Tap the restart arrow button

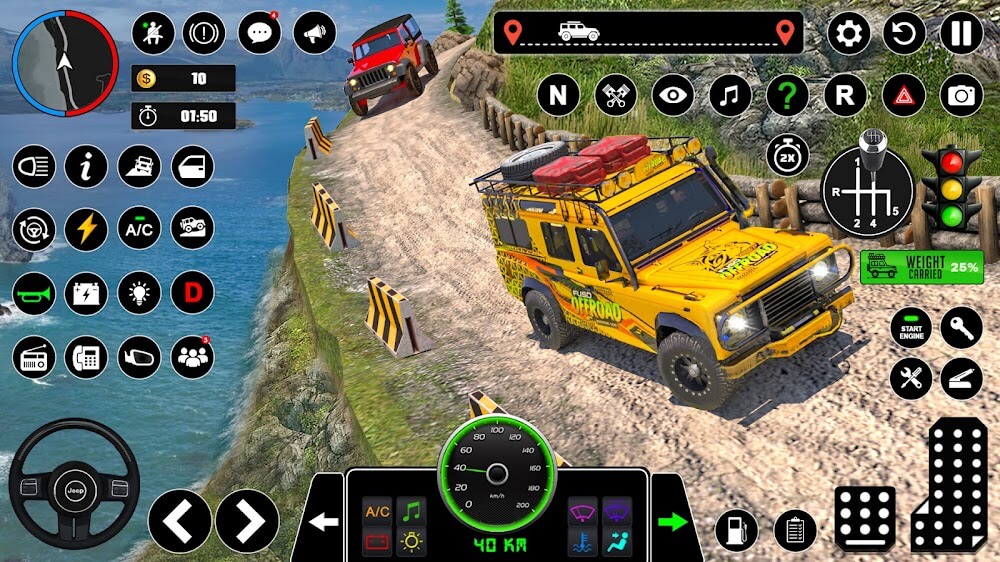pos(904,33)
